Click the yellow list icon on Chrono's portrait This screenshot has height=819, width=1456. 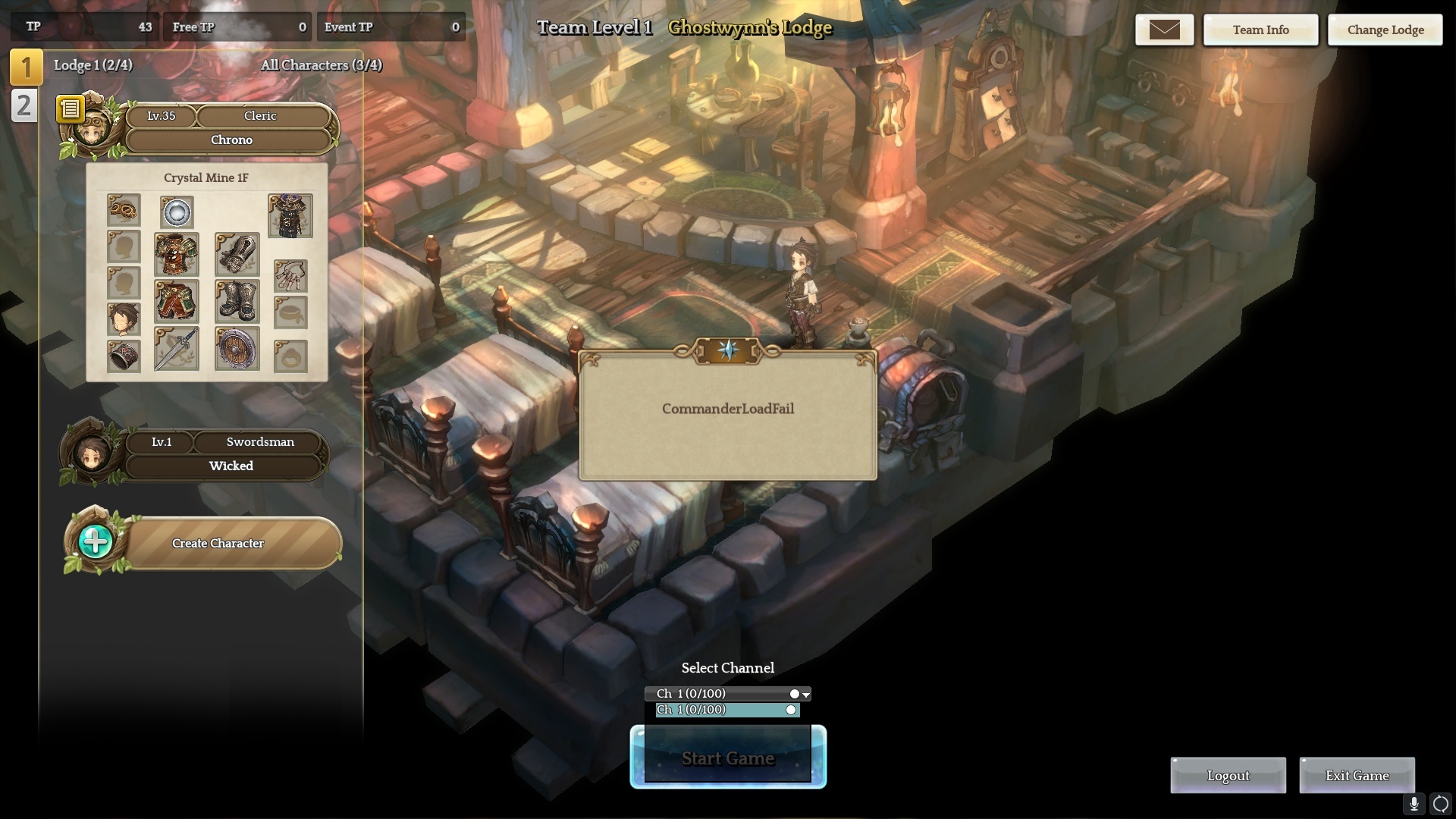tap(70, 110)
